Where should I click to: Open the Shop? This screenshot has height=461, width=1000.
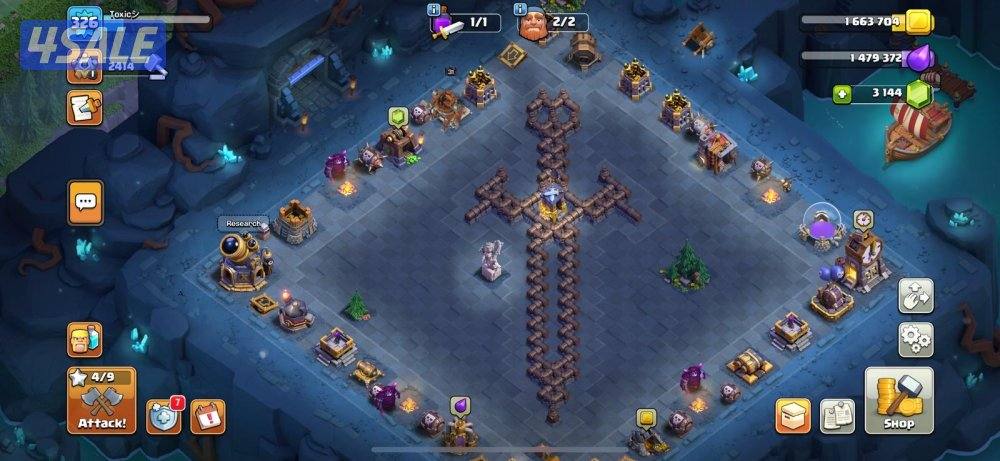(x=898, y=401)
